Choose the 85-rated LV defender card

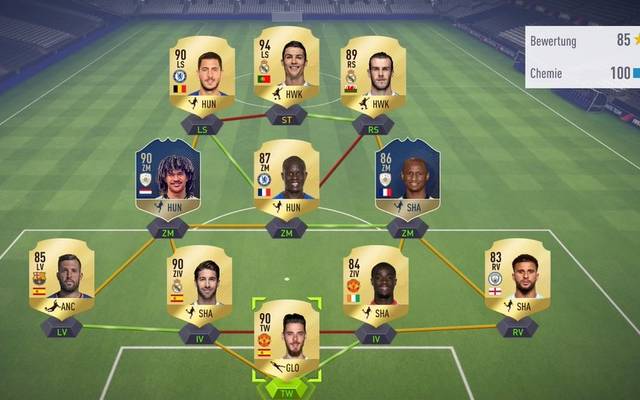tap(61, 277)
